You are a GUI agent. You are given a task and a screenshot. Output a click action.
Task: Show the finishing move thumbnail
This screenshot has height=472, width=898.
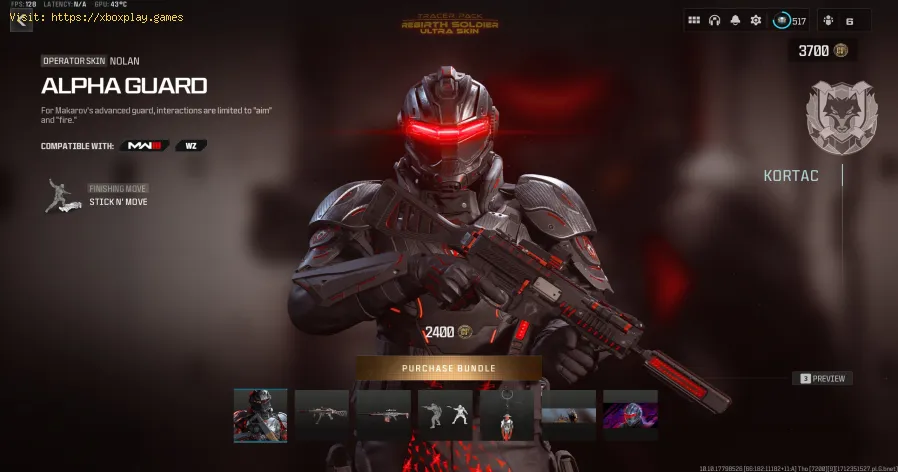coord(446,415)
